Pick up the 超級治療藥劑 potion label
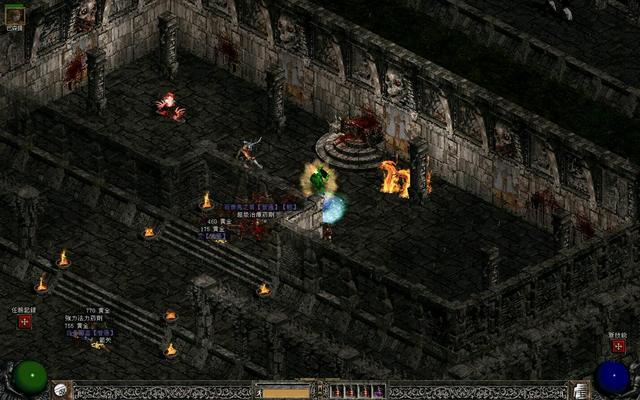640x400 pixels. click(x=256, y=214)
